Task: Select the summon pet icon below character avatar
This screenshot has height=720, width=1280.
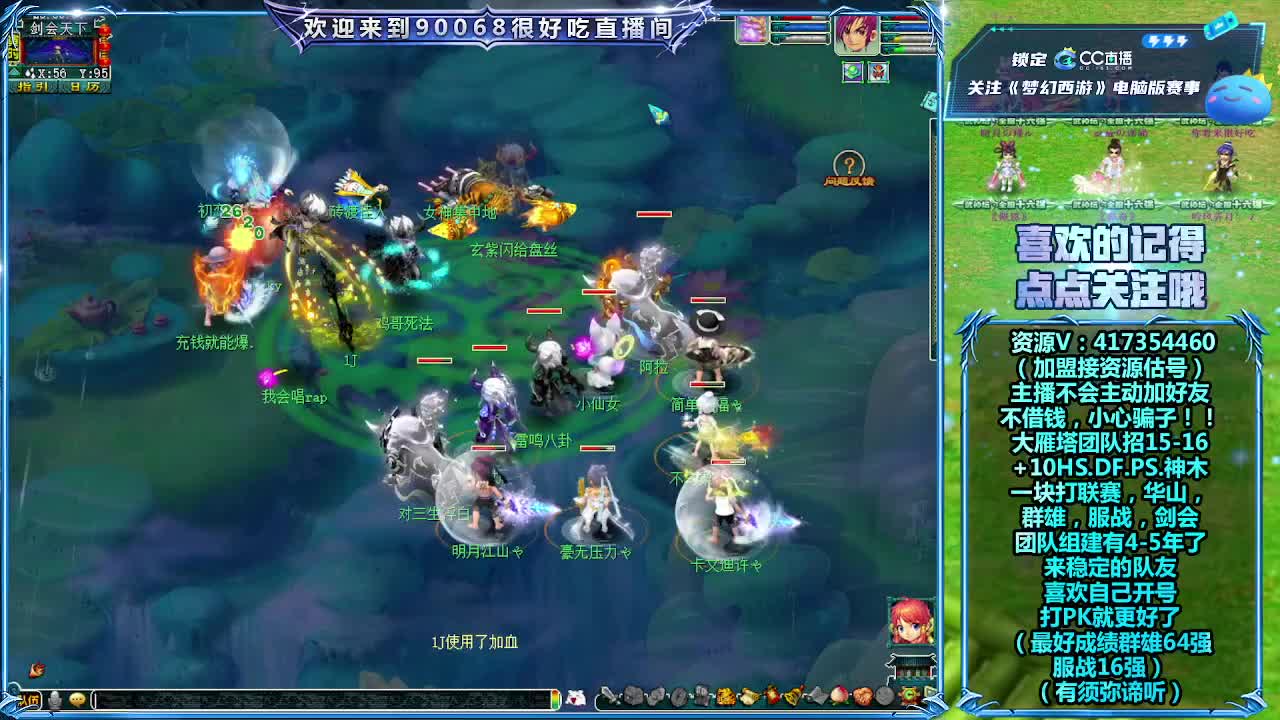Action: (878, 72)
